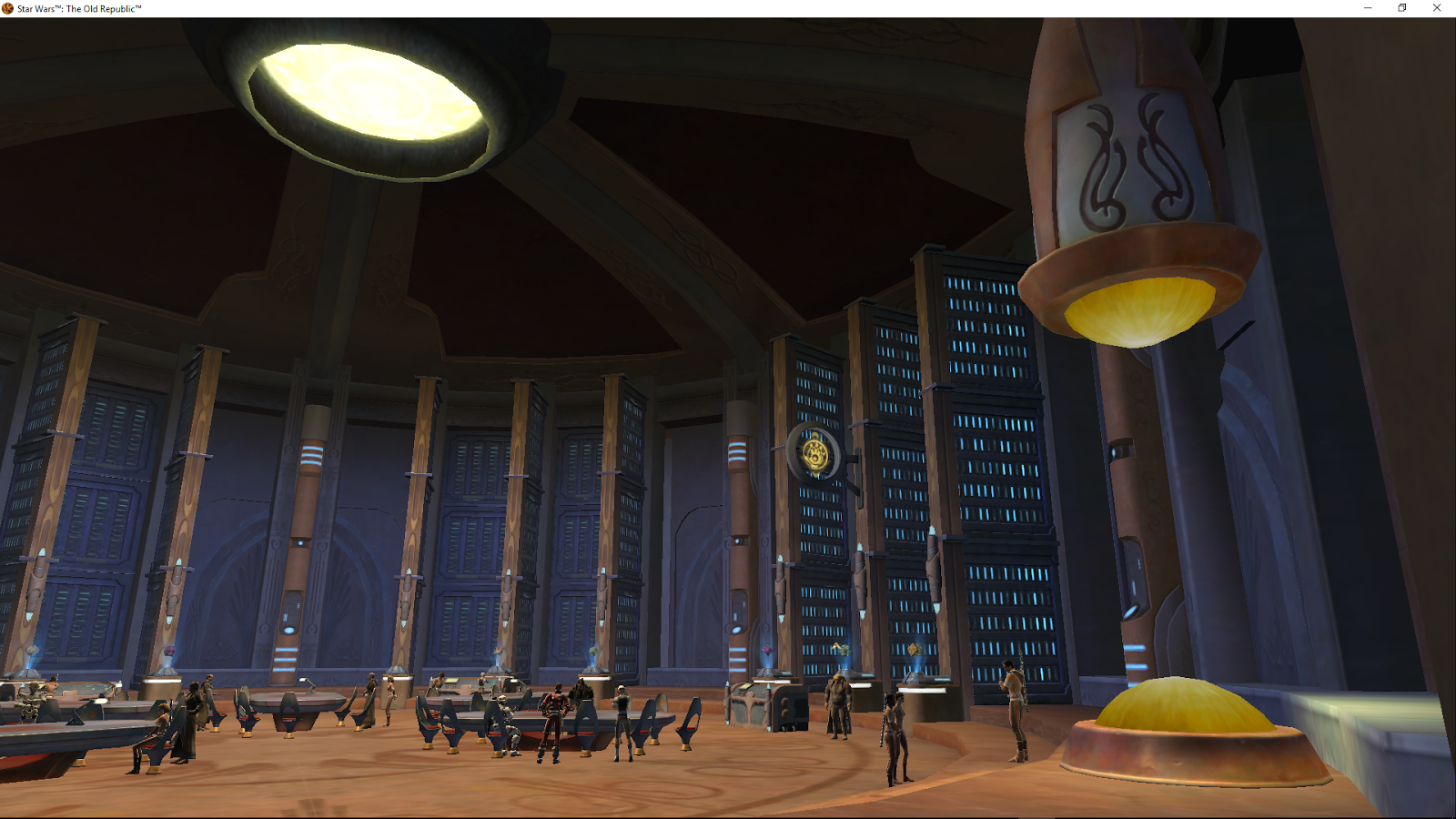
Task: Click the SWTOR logo in the title bar
Action: [x=7, y=7]
